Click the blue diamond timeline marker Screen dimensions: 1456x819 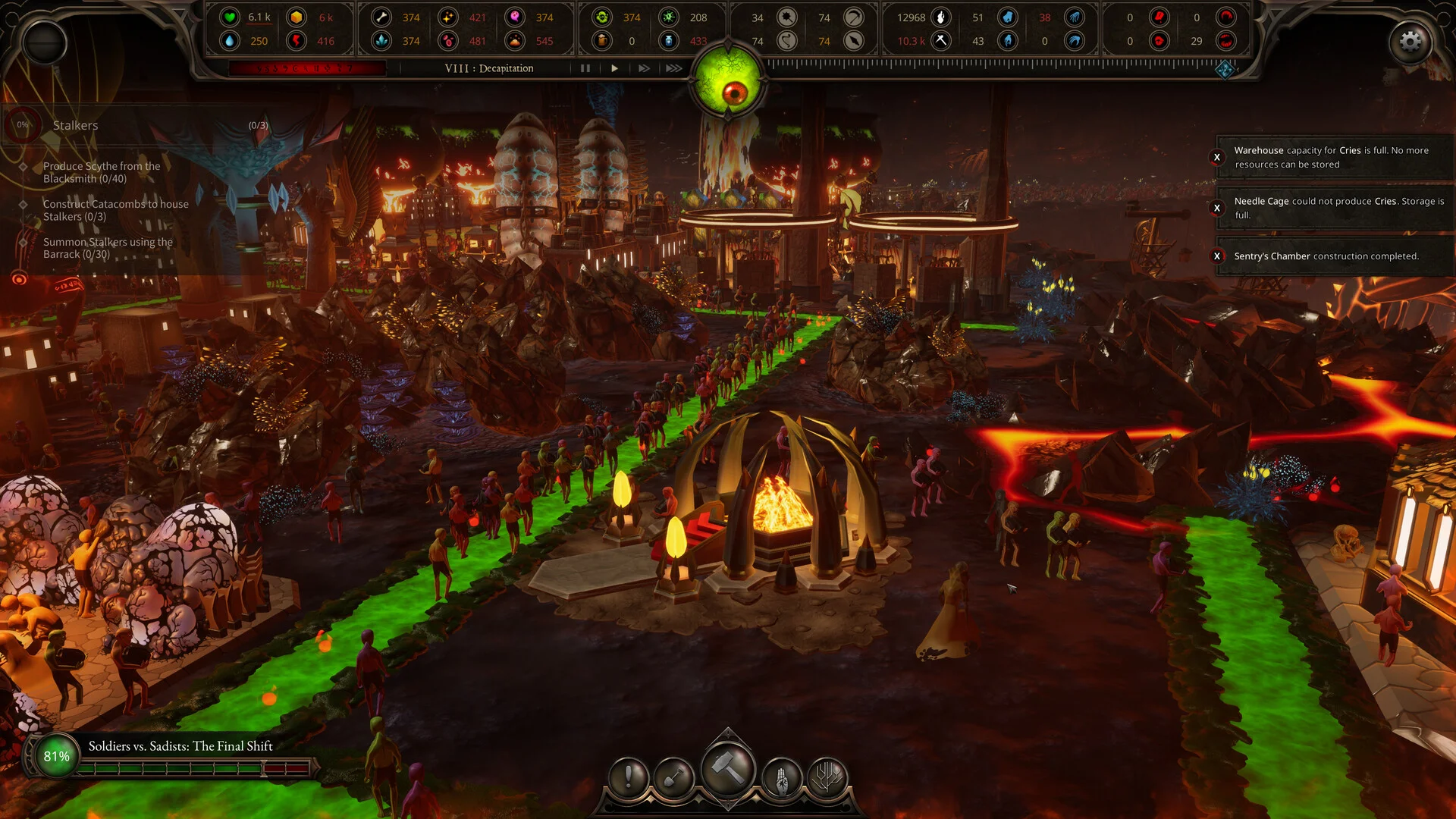(x=1225, y=71)
